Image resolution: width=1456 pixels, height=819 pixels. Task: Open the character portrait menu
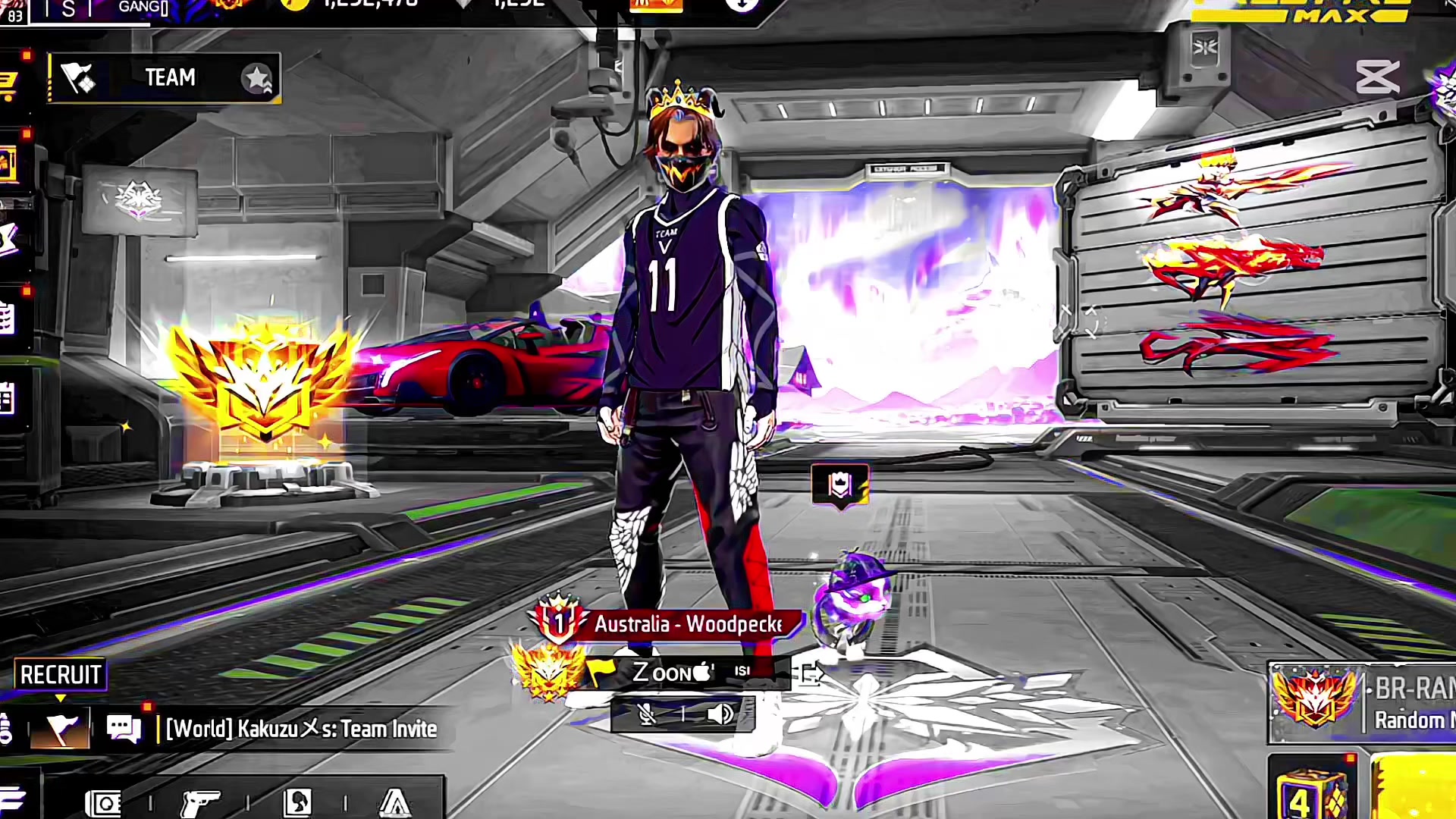pos(297,802)
